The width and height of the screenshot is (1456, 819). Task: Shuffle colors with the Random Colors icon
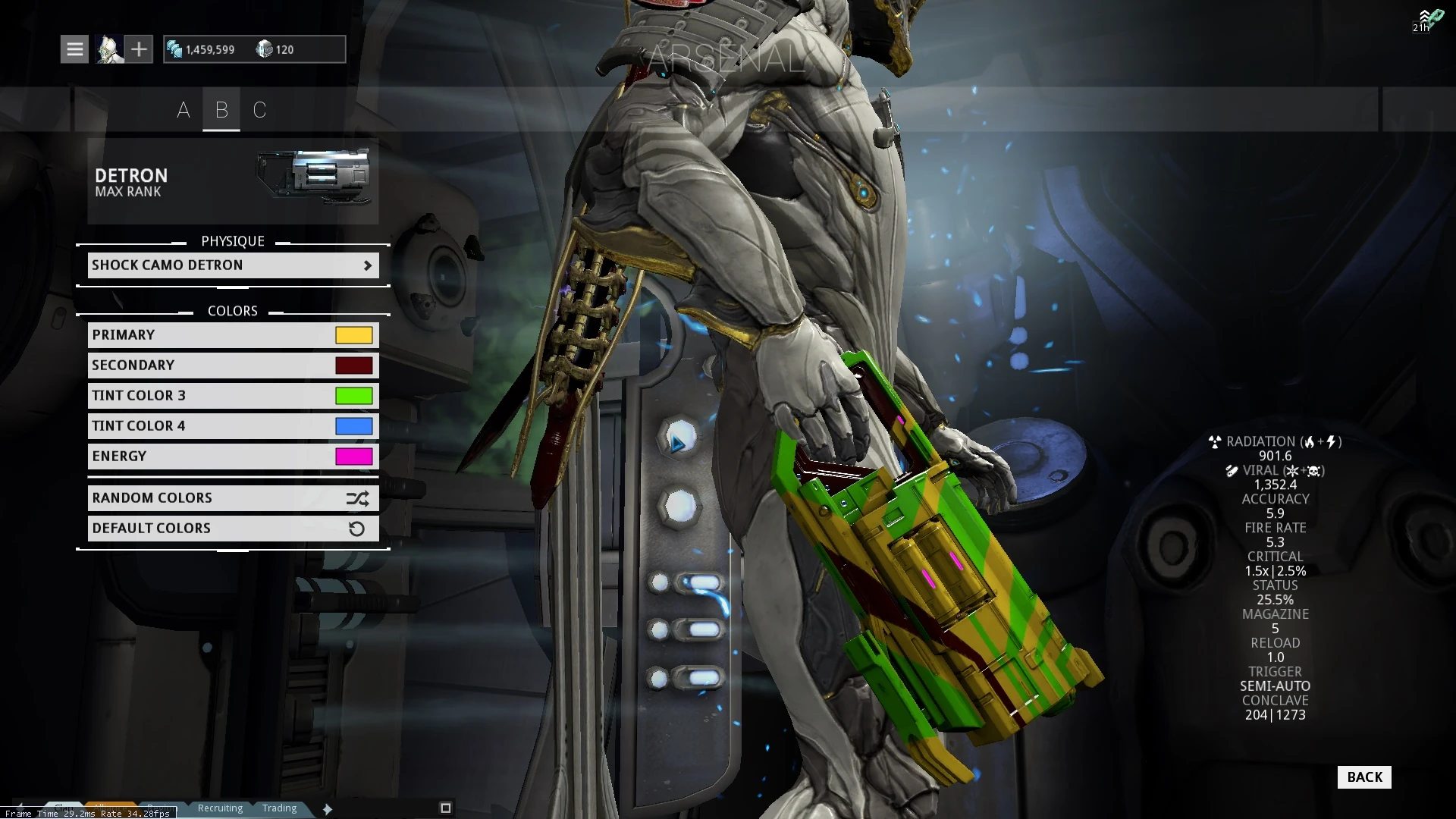[x=356, y=498]
